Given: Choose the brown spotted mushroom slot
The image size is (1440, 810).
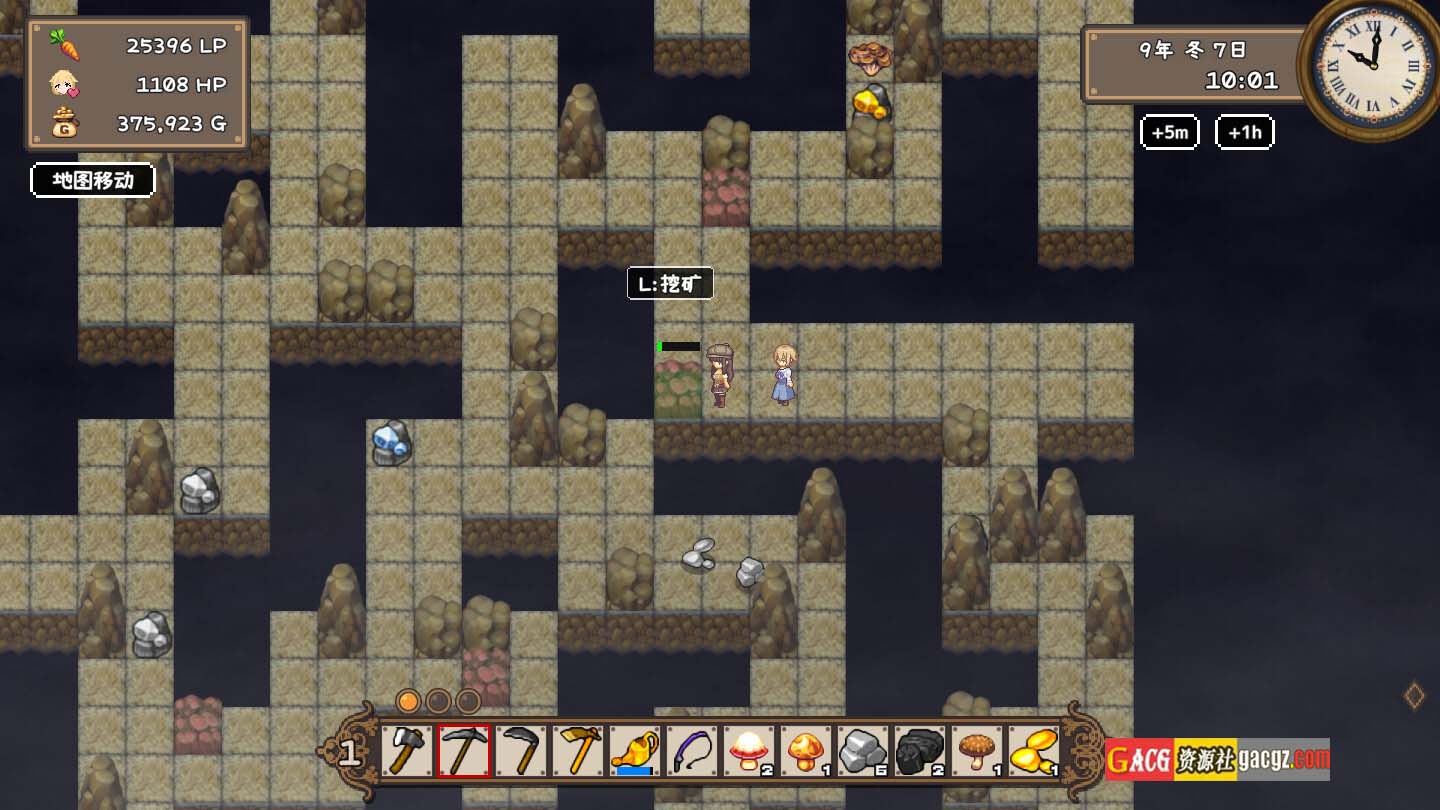Looking at the screenshot, I should pos(977,751).
